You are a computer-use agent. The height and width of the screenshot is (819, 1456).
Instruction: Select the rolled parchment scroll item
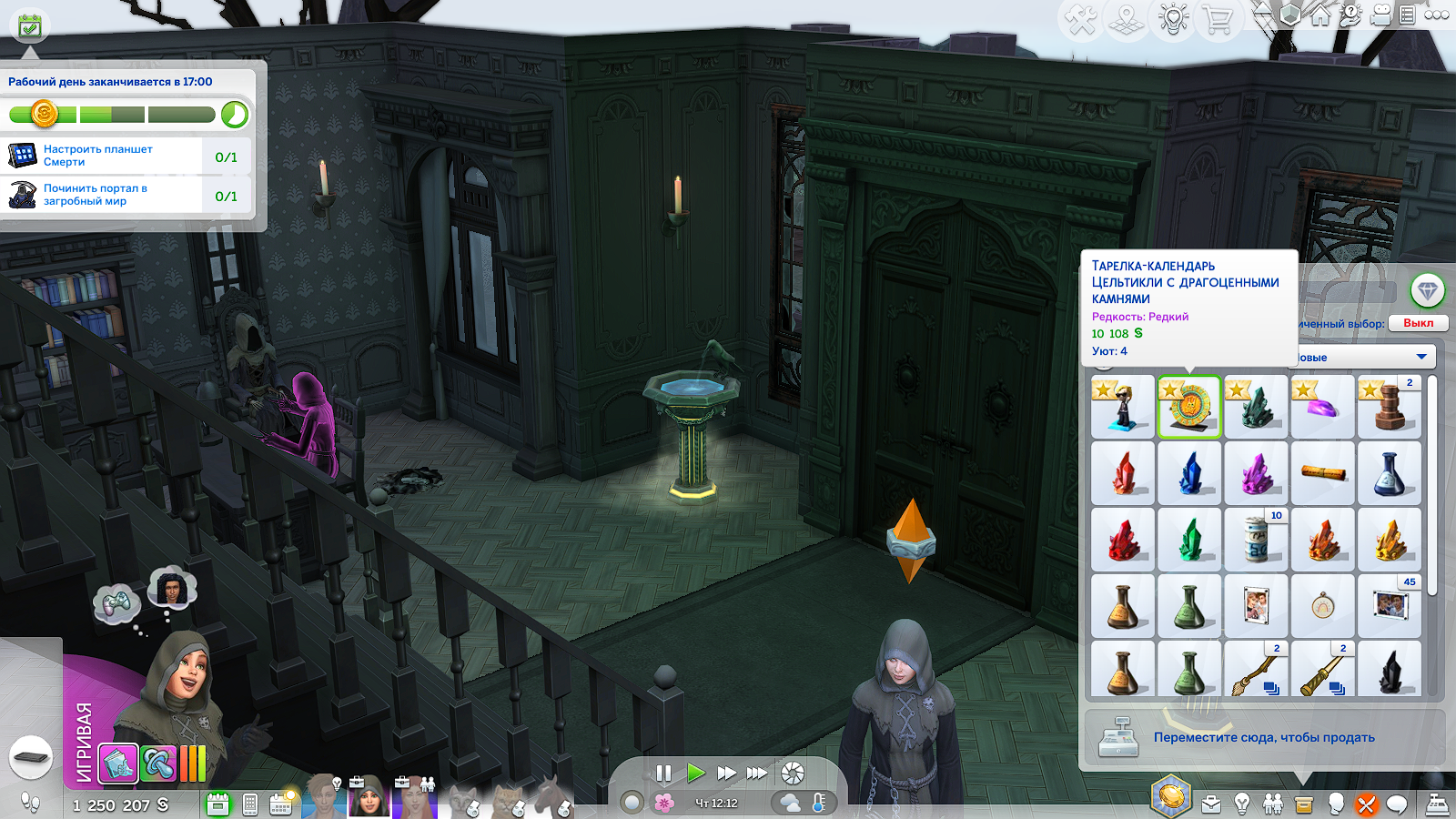[1322, 474]
